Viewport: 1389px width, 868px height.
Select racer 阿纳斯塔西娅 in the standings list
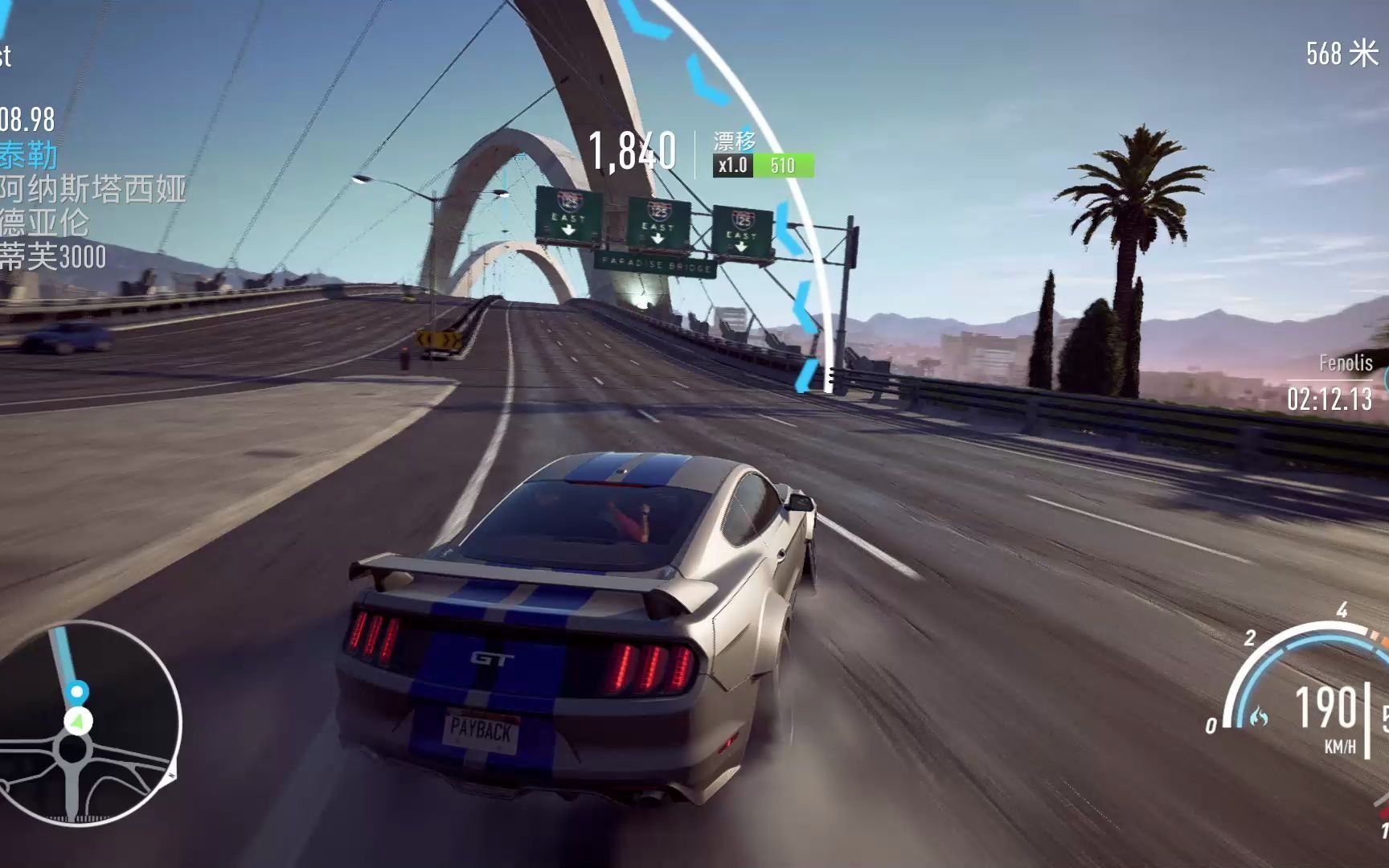tap(92, 189)
